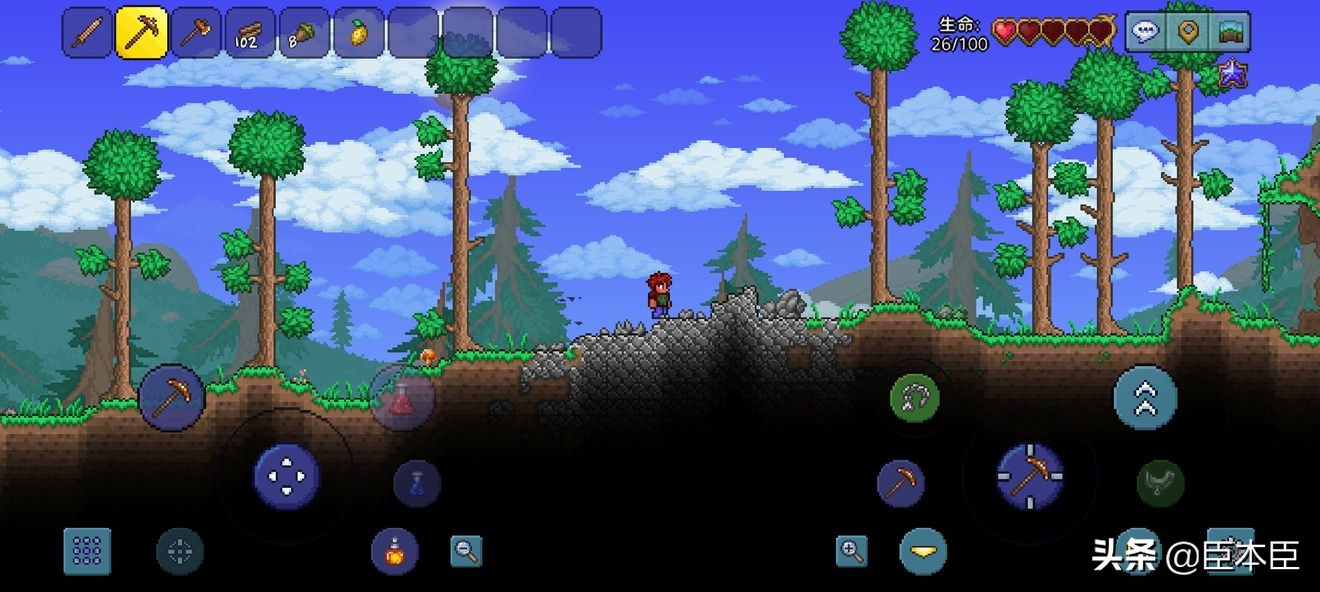The height and width of the screenshot is (592, 1320).
Task: Tap the yellow down-arrow drop button
Action: pos(923,551)
